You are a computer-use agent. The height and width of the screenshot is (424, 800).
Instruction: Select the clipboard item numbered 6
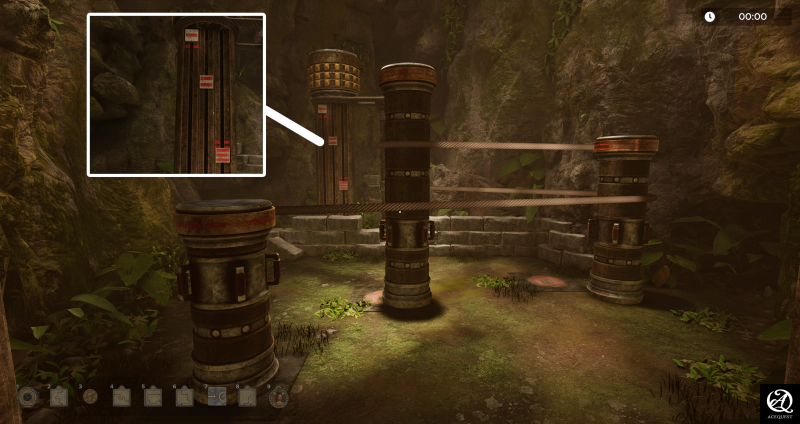[185, 397]
